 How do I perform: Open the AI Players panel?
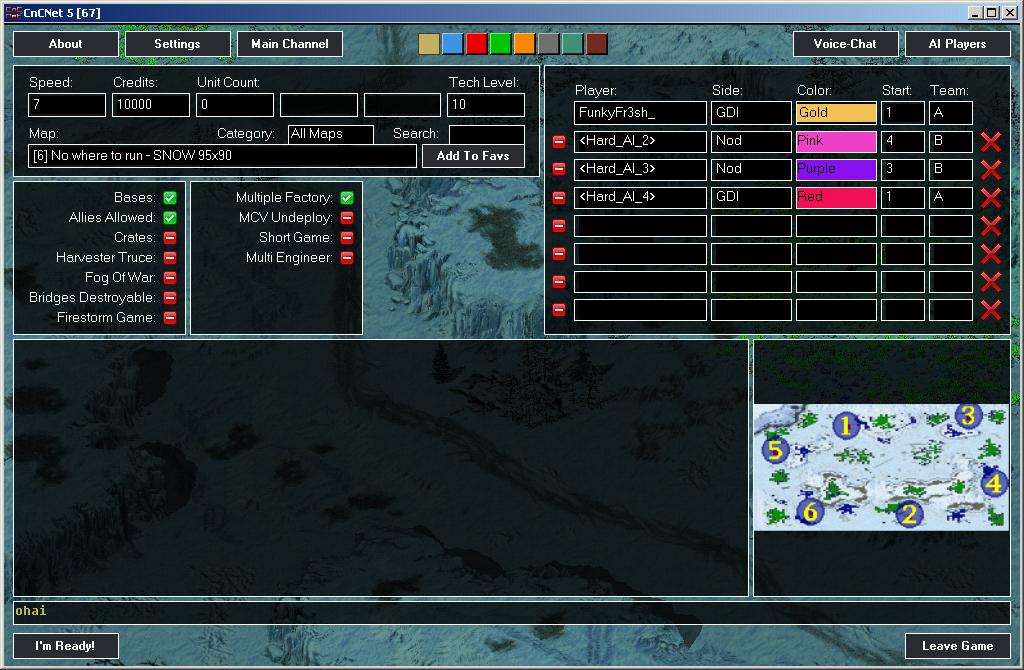pos(957,44)
